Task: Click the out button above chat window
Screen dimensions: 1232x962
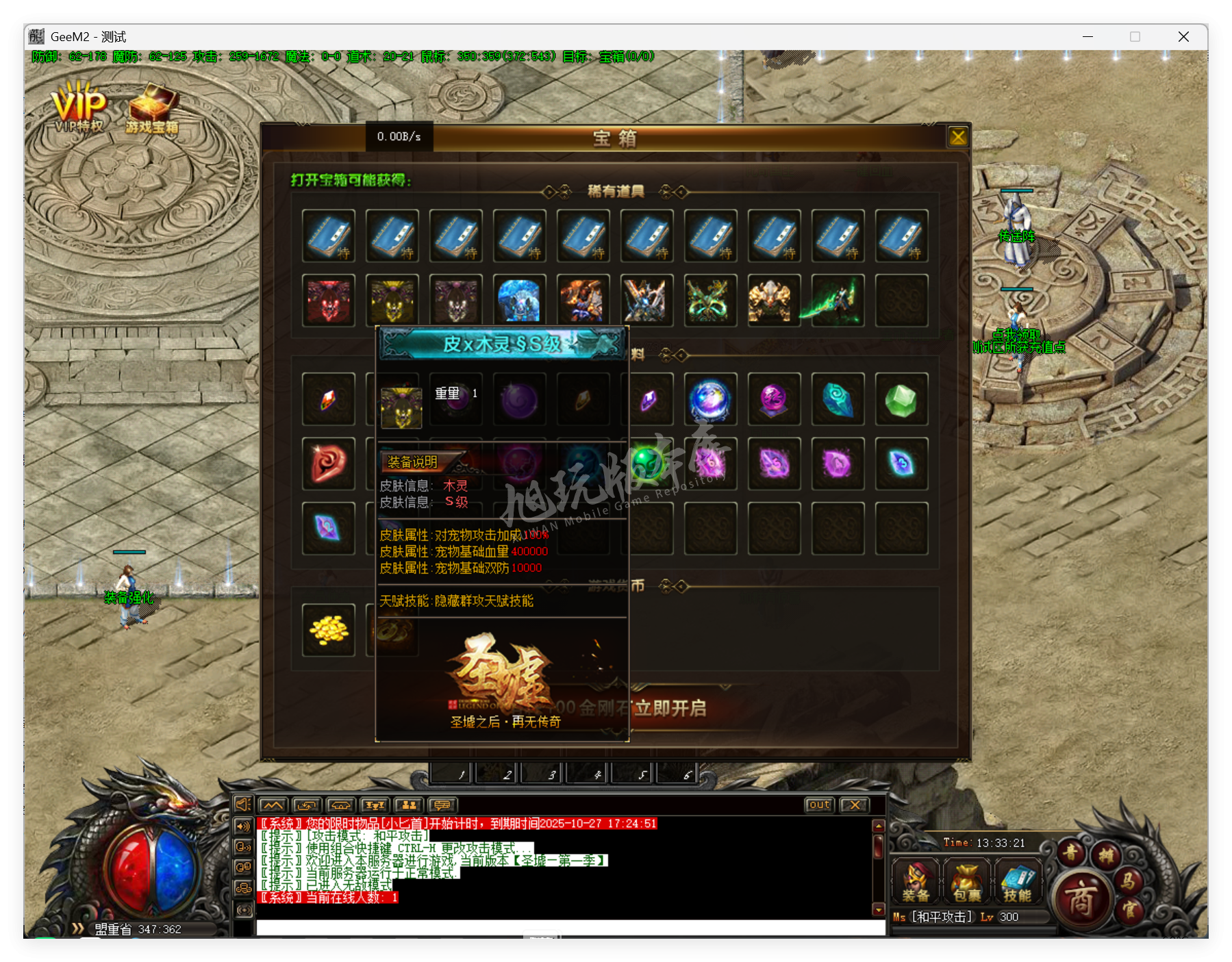Action: click(819, 804)
